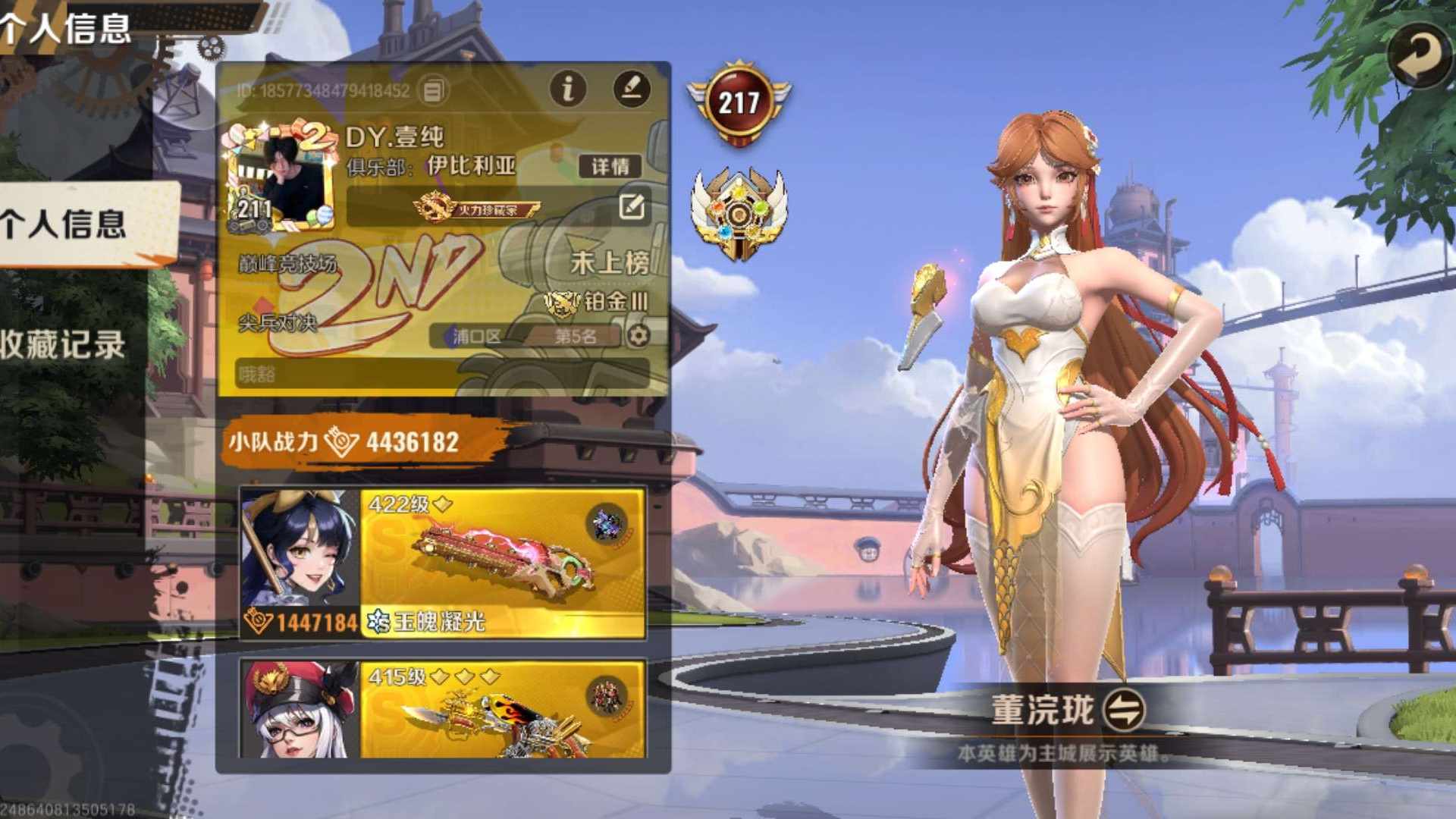This screenshot has height=819, width=1456.
Task: Inspect the winged gem emblem
Action: pyautogui.click(x=739, y=213)
